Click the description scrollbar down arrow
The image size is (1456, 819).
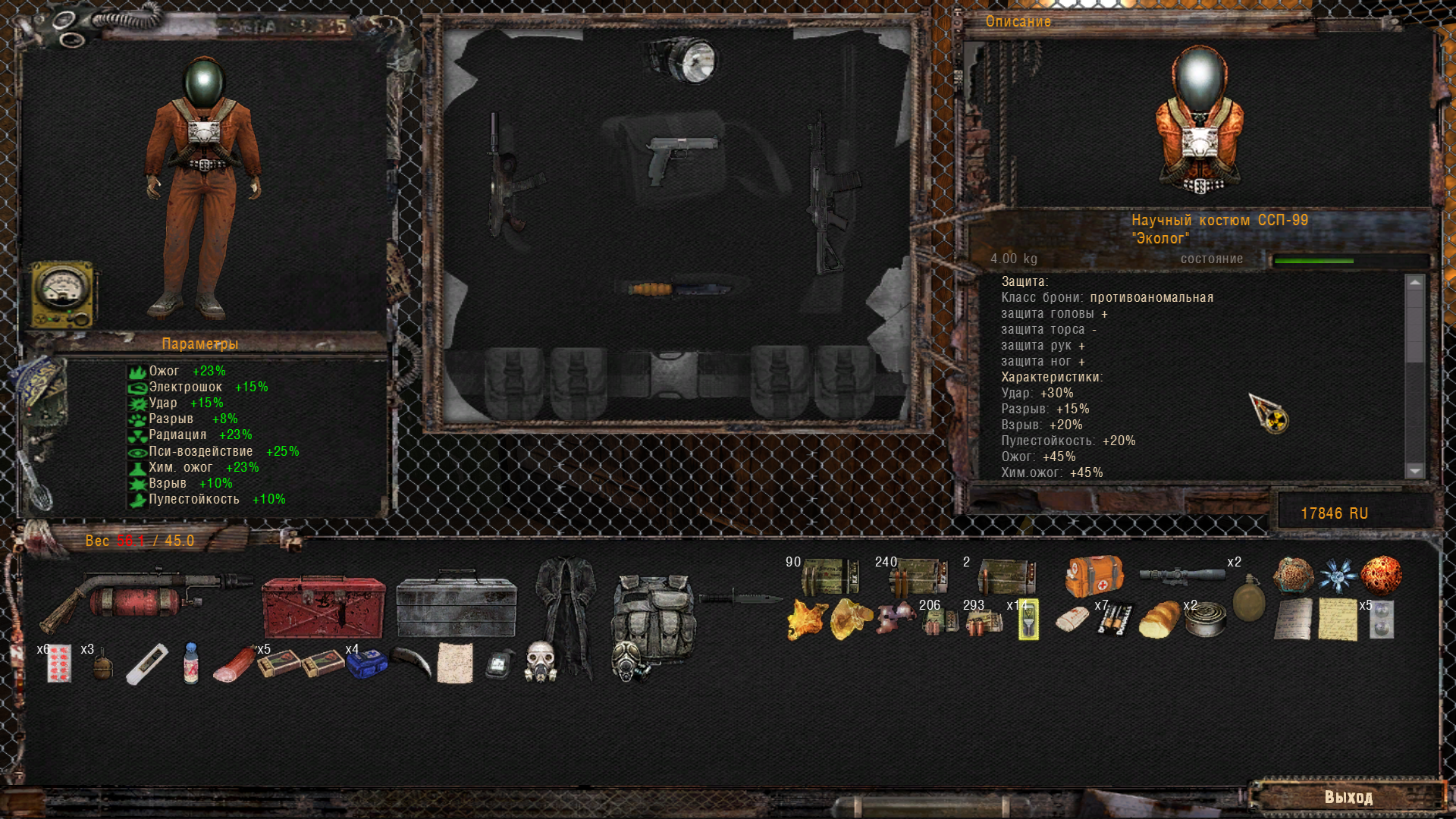tap(1415, 471)
